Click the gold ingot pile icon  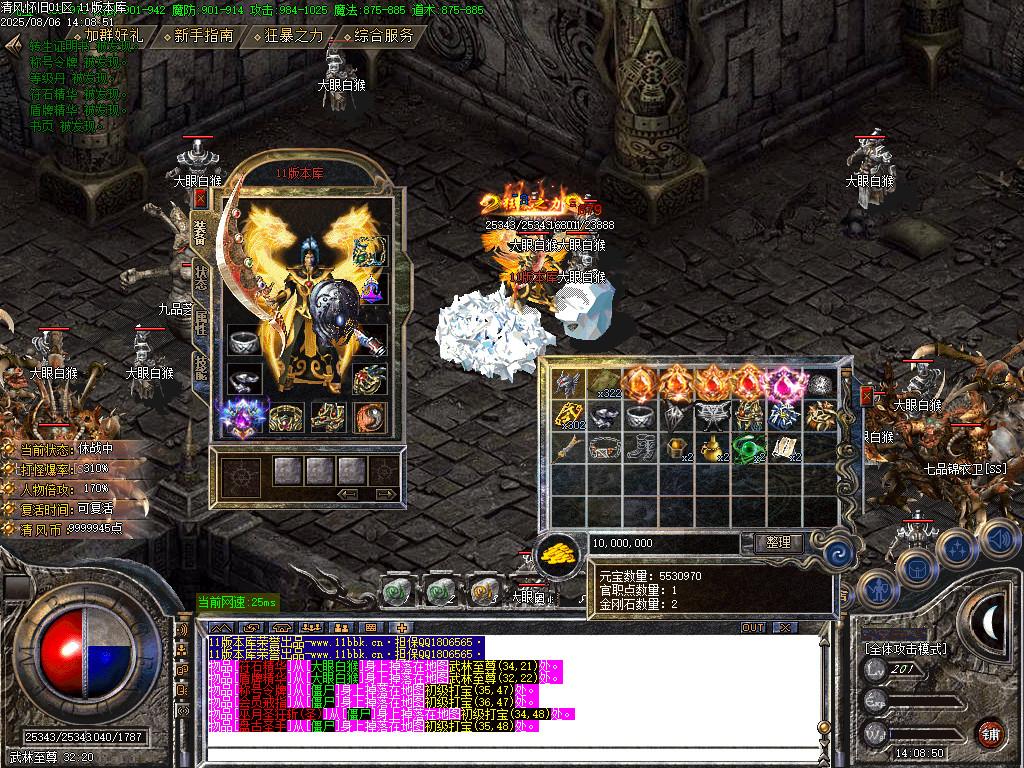pos(559,552)
